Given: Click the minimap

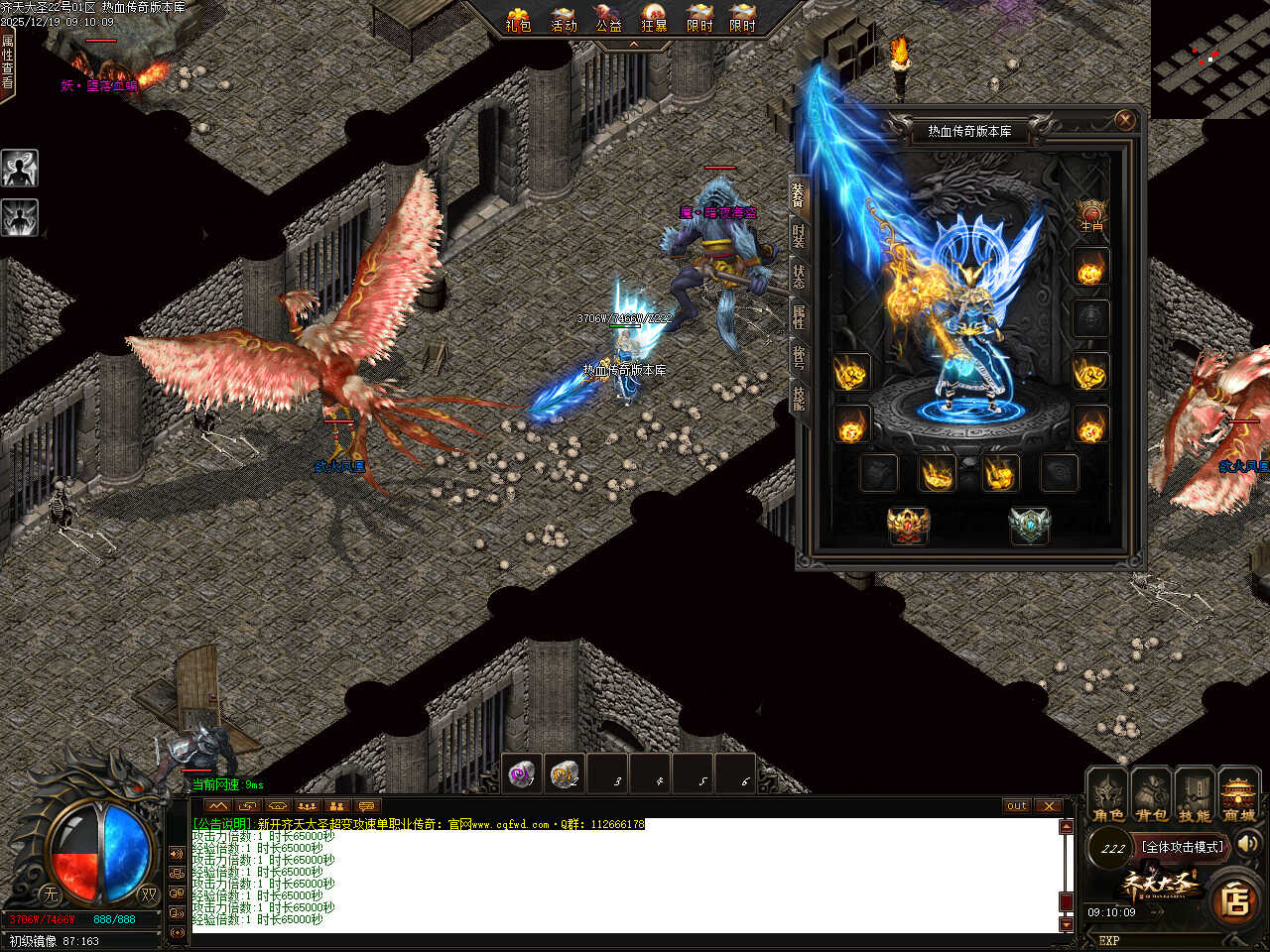Looking at the screenshot, I should click(1210, 59).
